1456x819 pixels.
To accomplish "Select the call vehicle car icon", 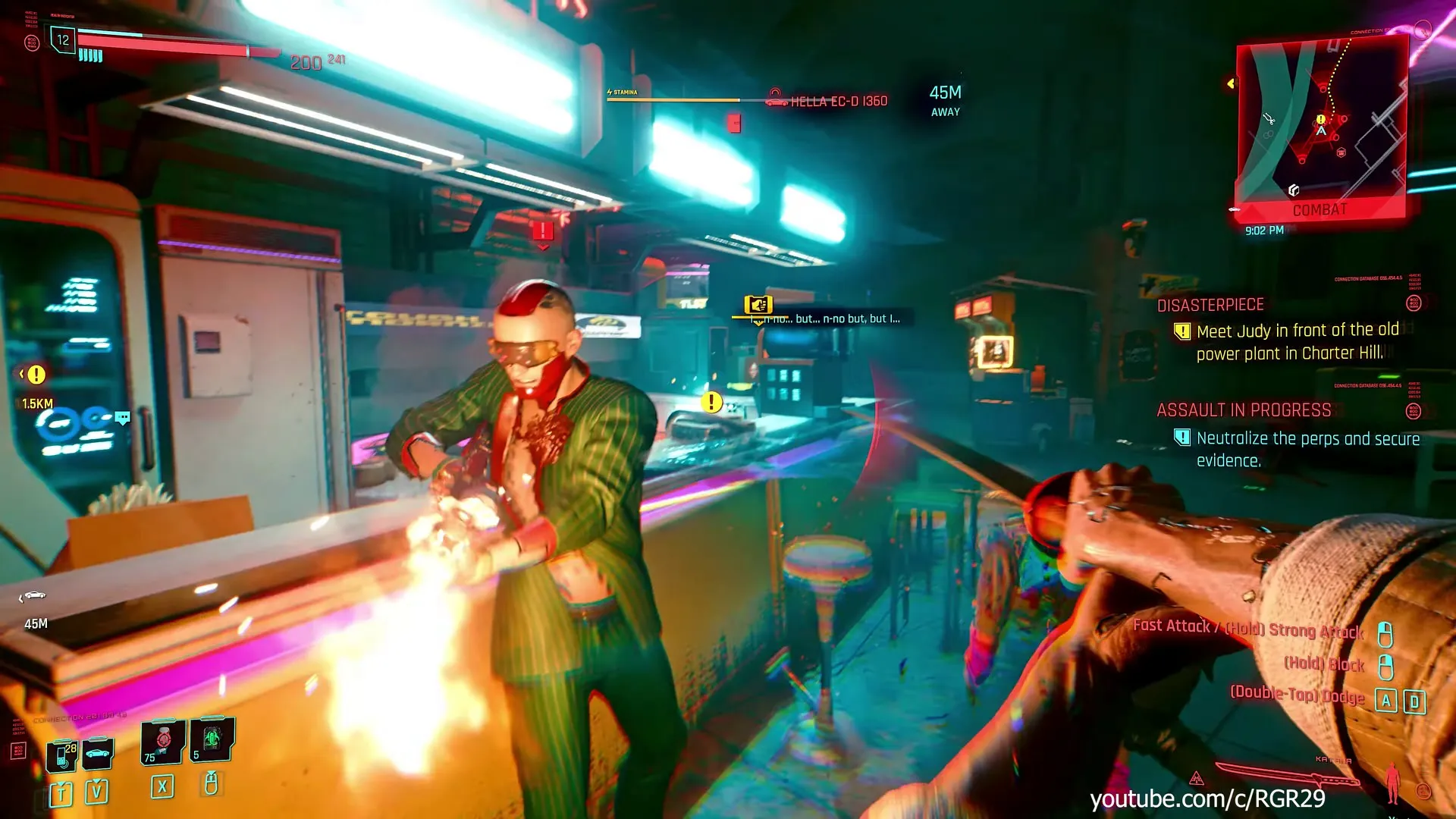I will 98,754.
